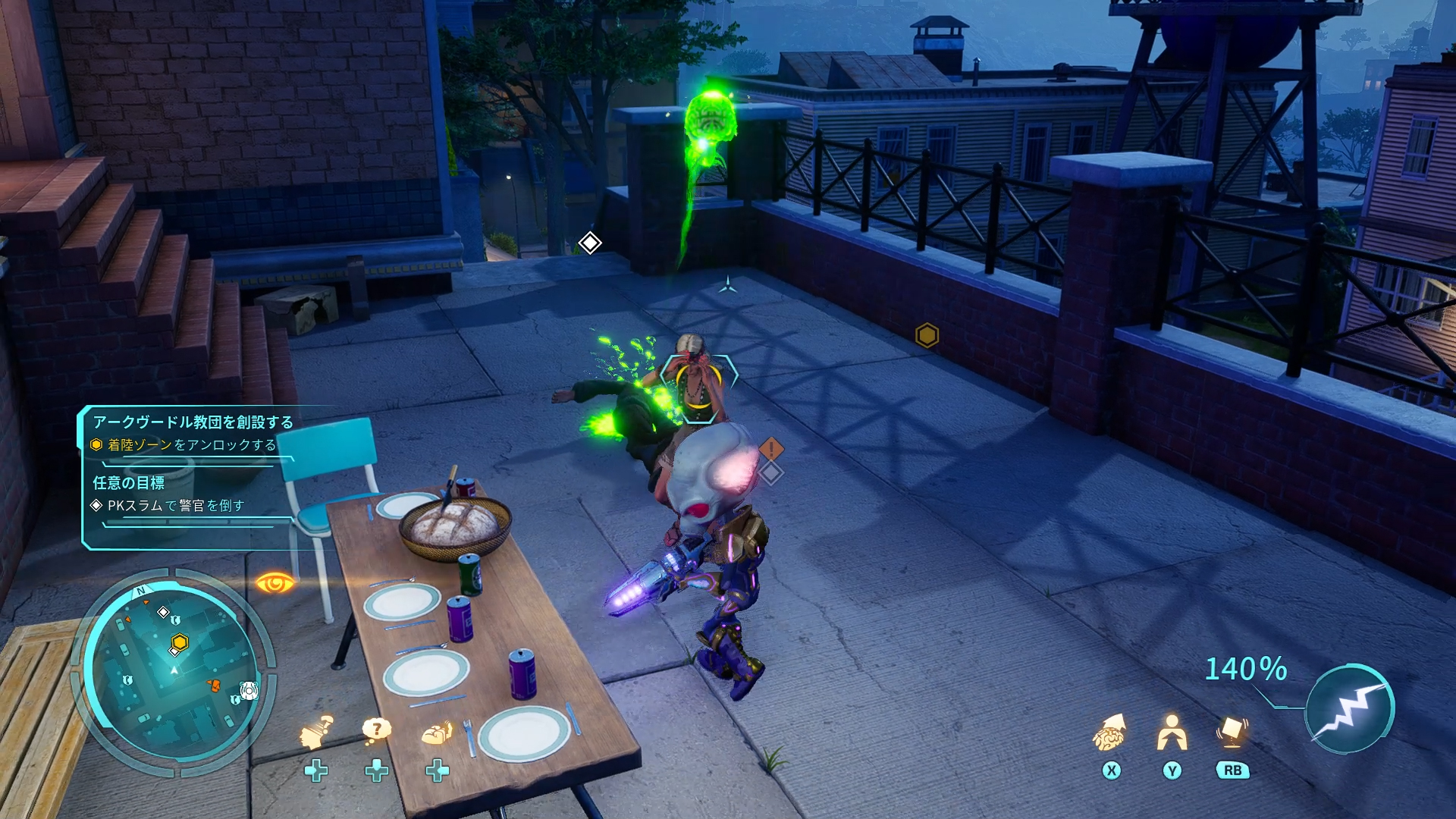This screenshot has height=819, width=1456.
Task: Click the circular minimap
Action: (x=174, y=671)
